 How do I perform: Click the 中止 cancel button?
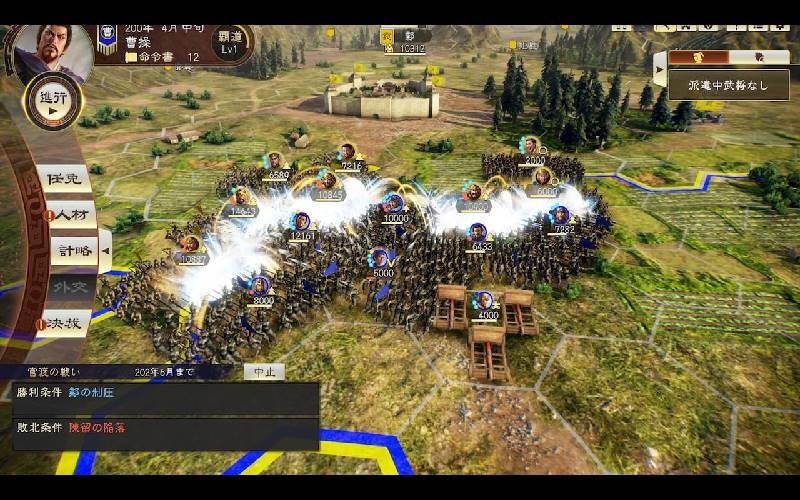pyautogui.click(x=264, y=371)
